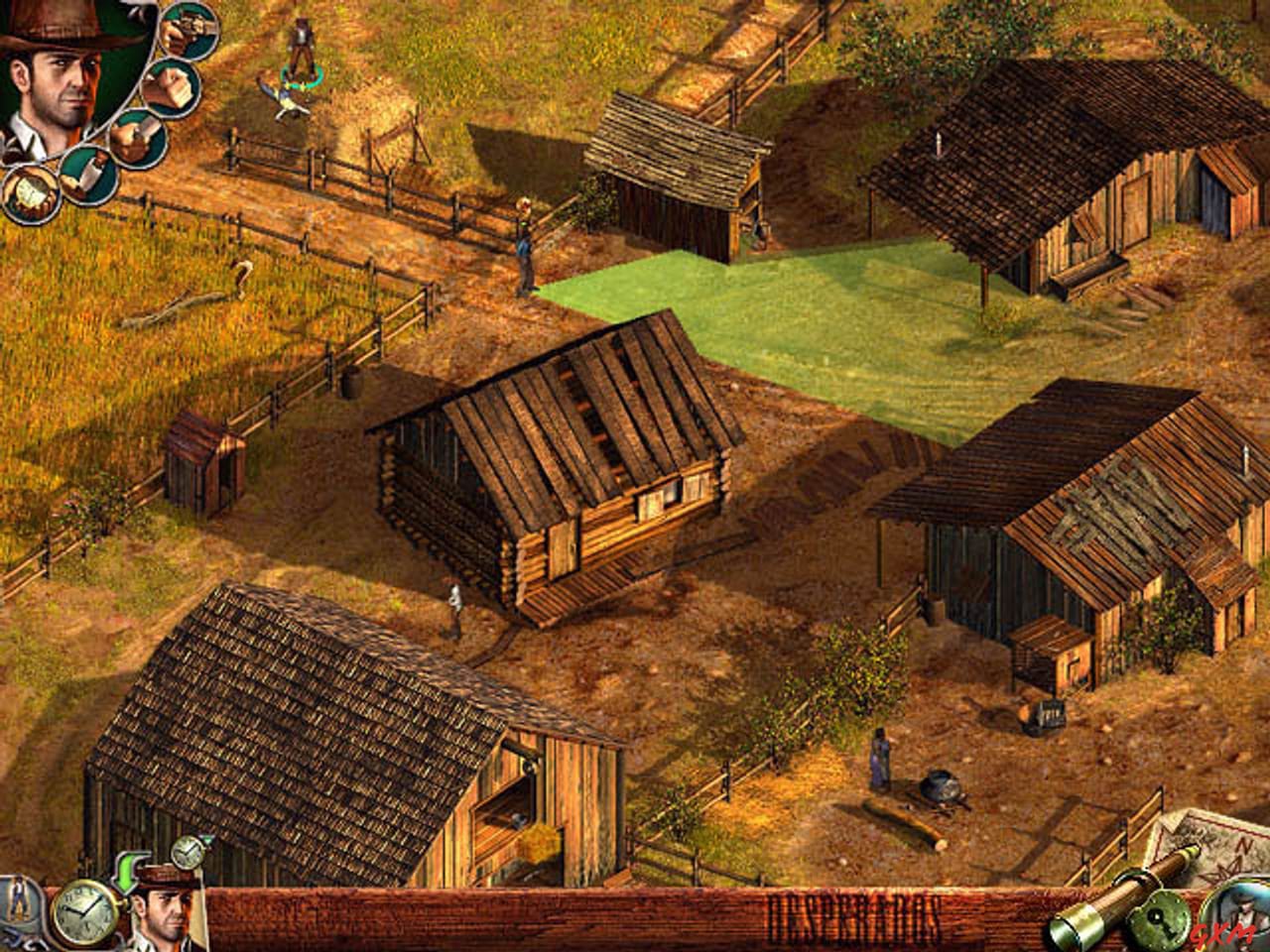Viewport: 1270px width, 952px height.
Task: Click the standing figure icon at bottom-left
Action: coord(17,899)
